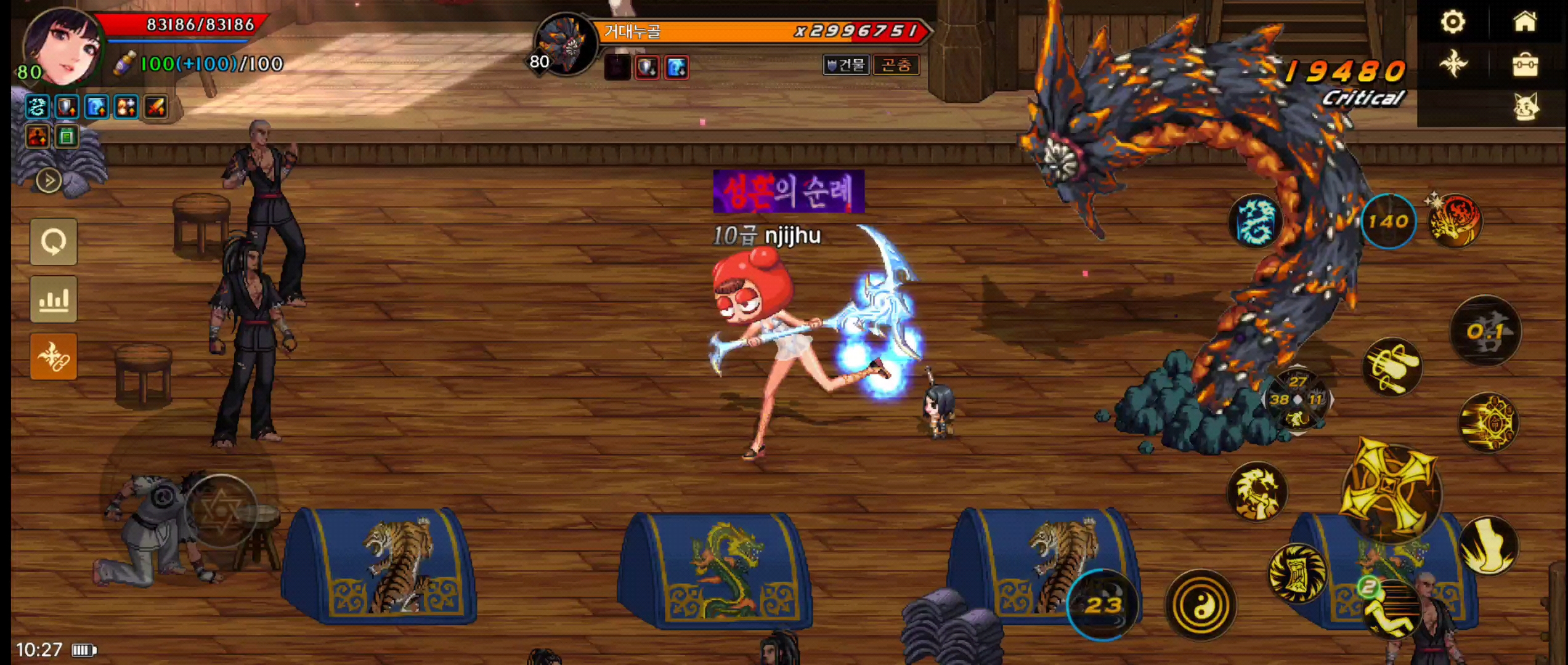The height and width of the screenshot is (665, 1568).
Task: Expand the buff list arrow
Action: tap(49, 181)
